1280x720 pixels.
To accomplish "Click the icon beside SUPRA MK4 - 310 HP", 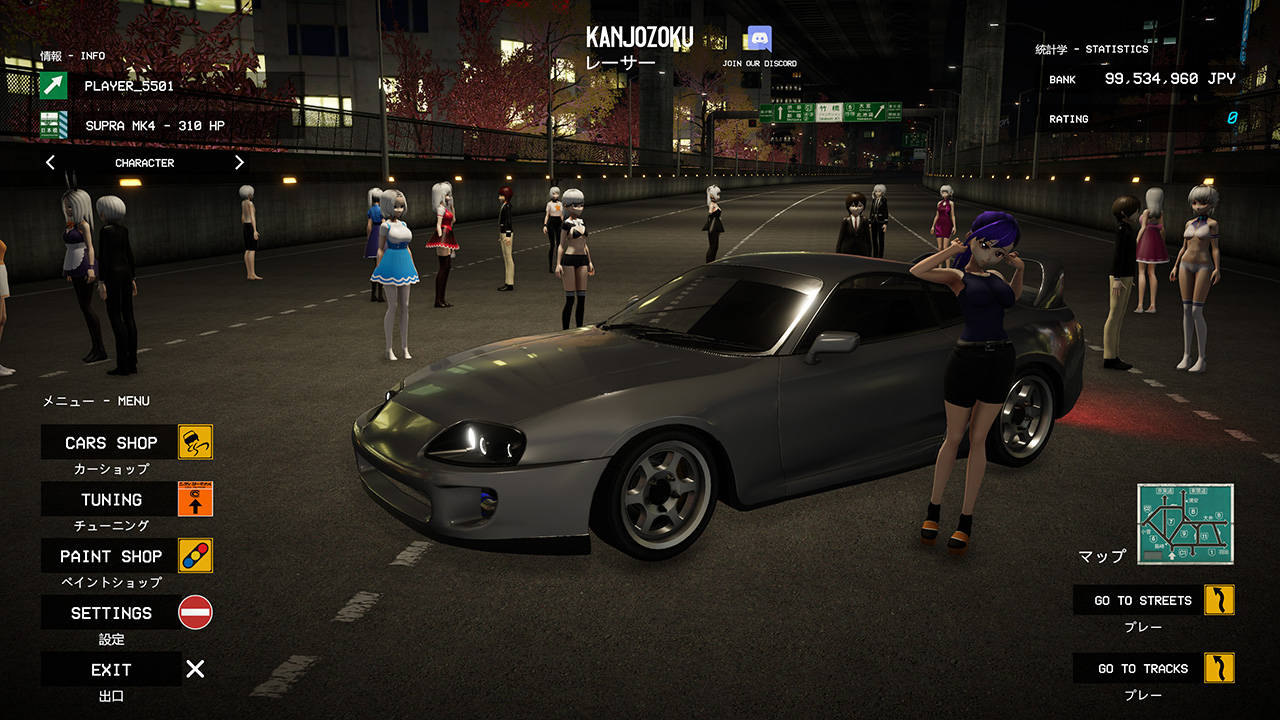I will pyautogui.click(x=55, y=126).
